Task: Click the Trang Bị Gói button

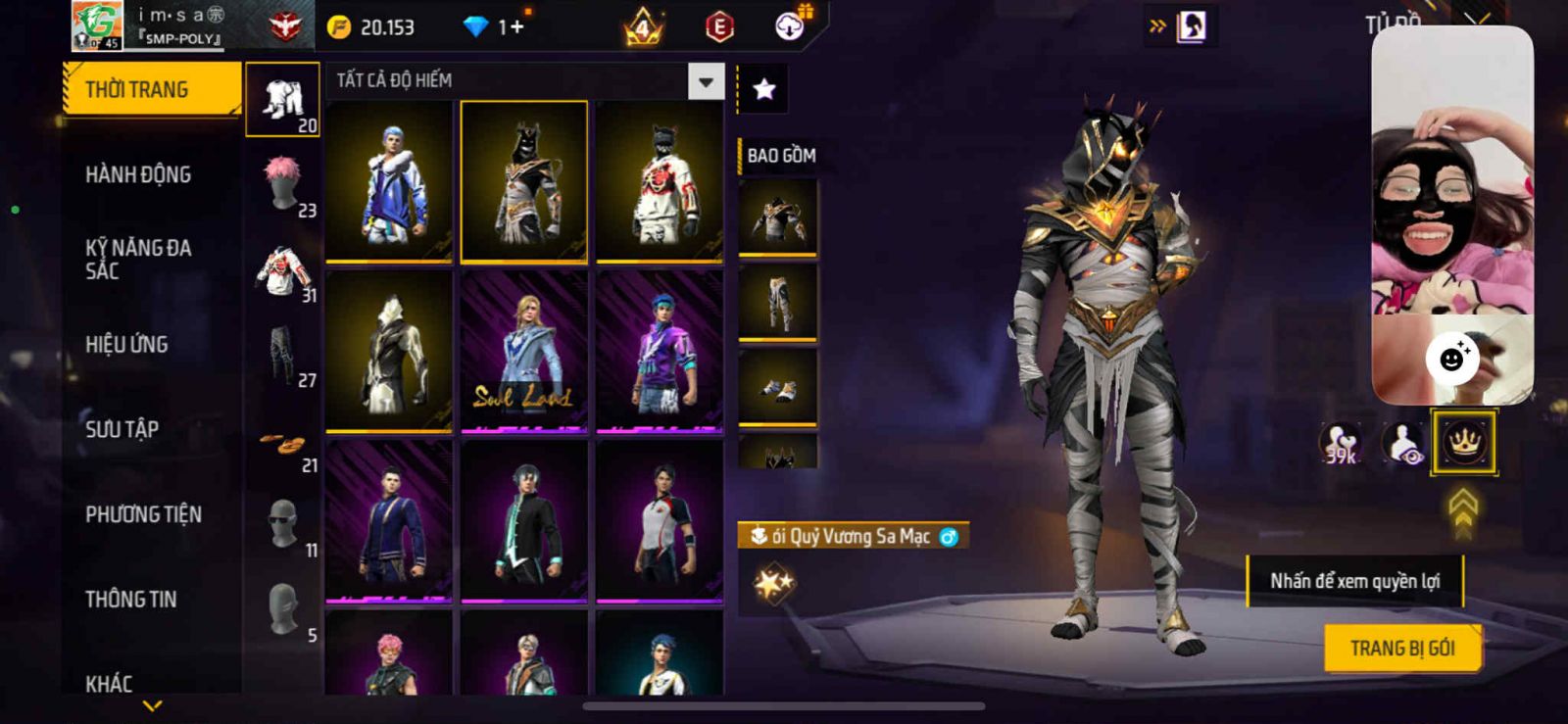Action: coord(1401,649)
